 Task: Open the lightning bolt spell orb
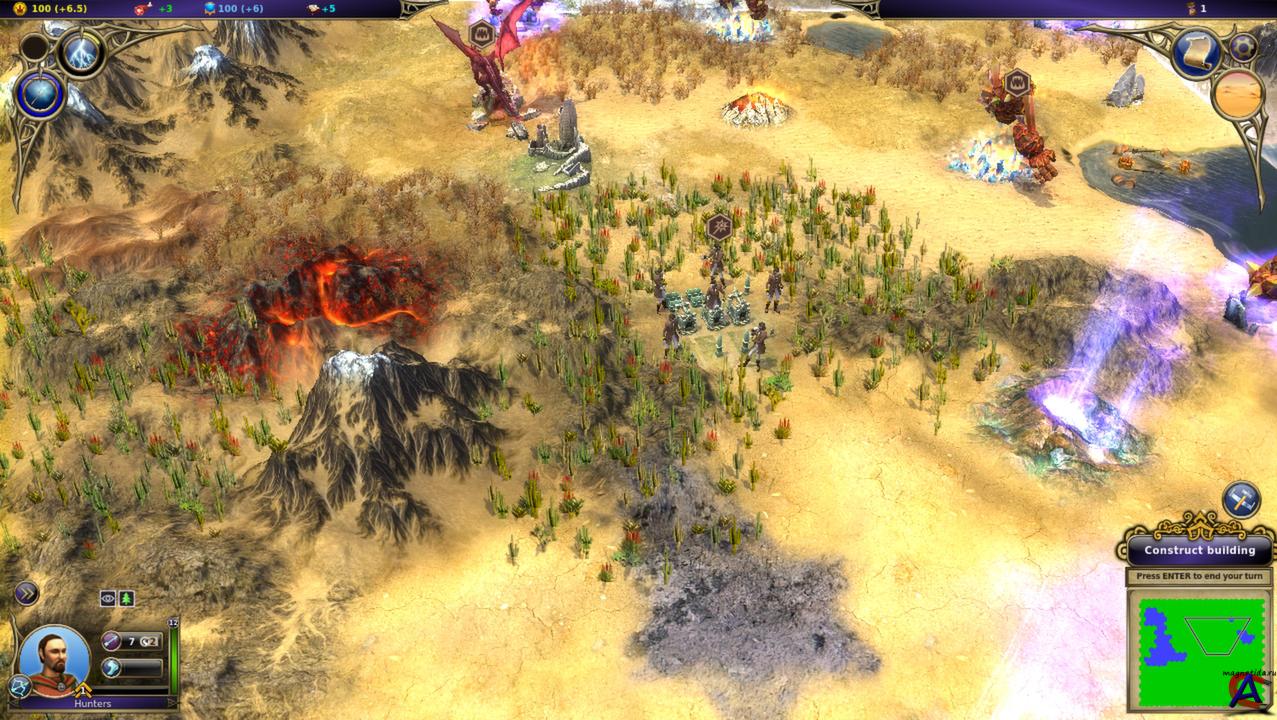click(x=82, y=53)
